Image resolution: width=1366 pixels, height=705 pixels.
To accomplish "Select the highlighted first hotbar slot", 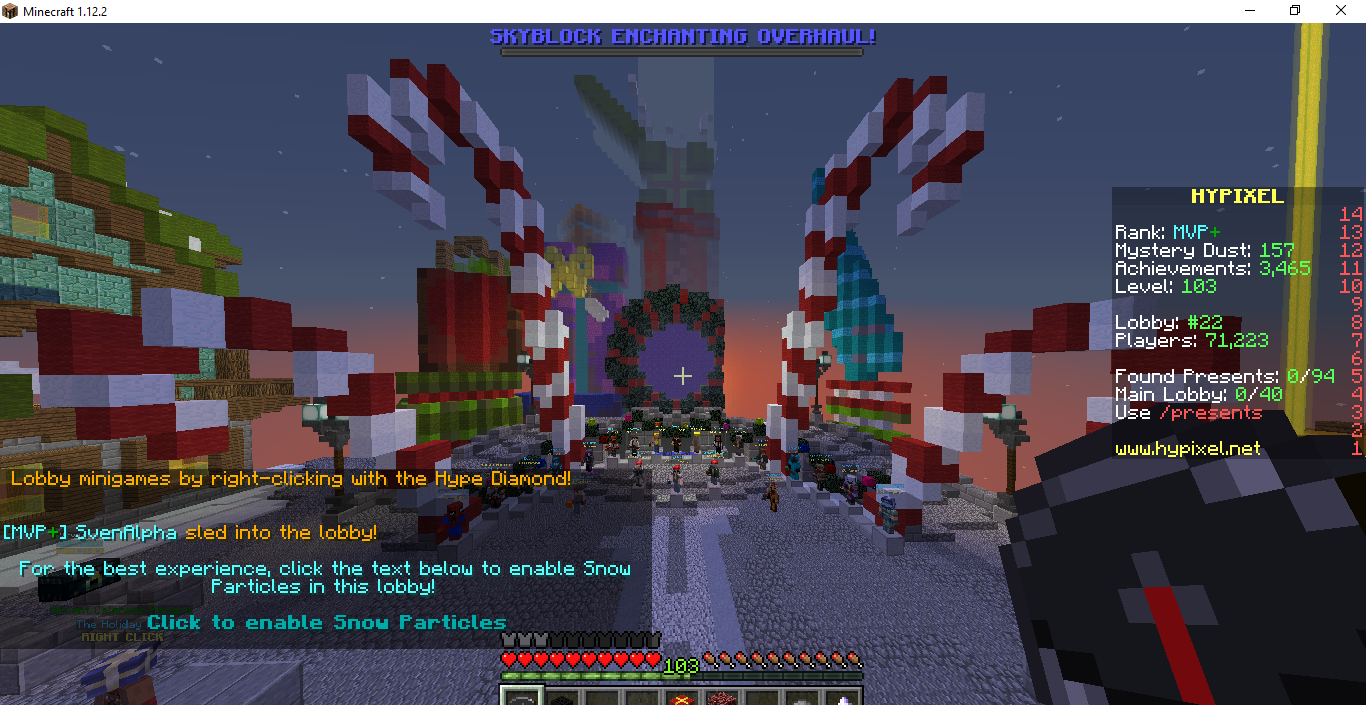I will tap(521, 698).
